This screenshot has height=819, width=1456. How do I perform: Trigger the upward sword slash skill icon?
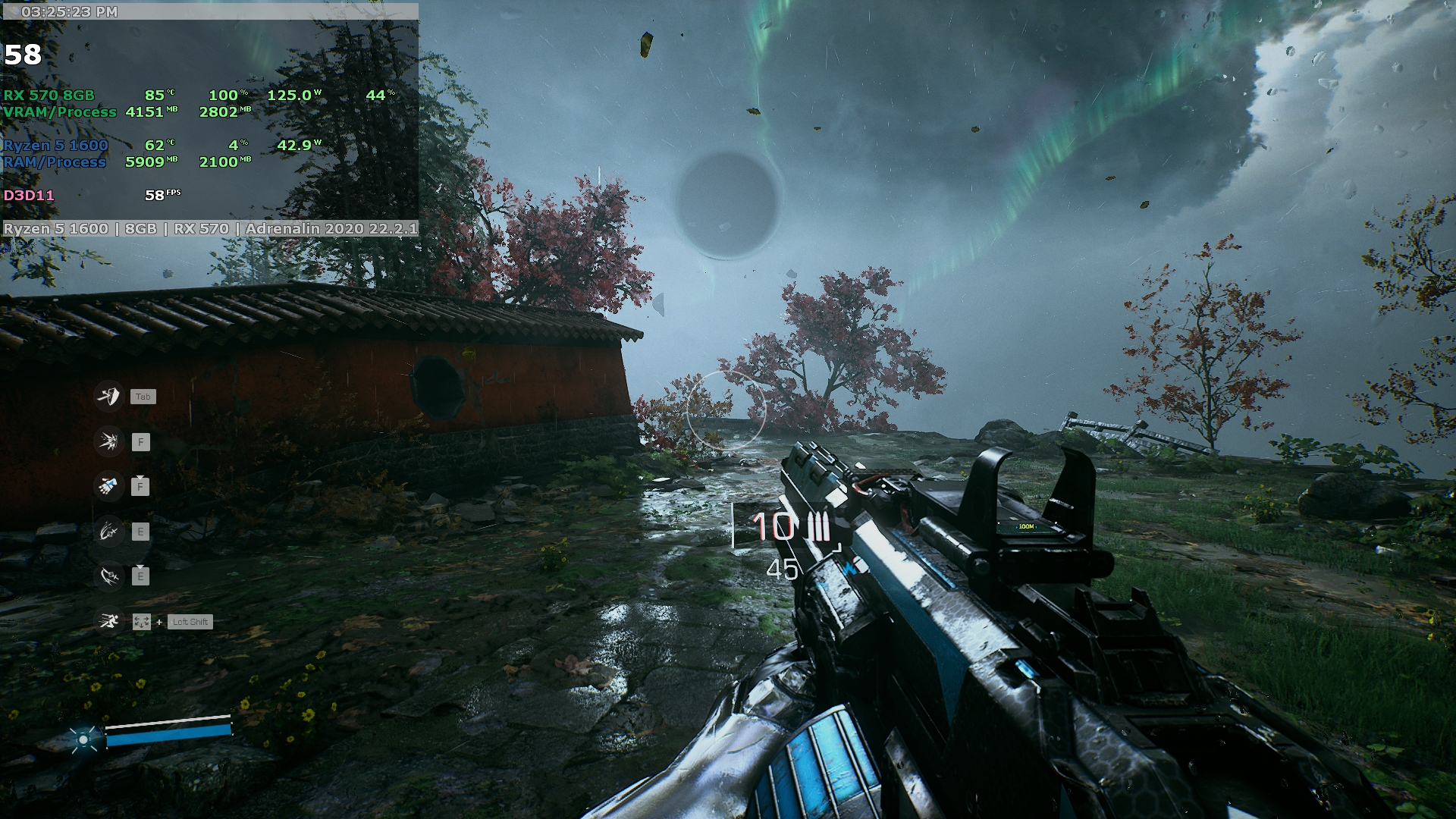tap(108, 532)
